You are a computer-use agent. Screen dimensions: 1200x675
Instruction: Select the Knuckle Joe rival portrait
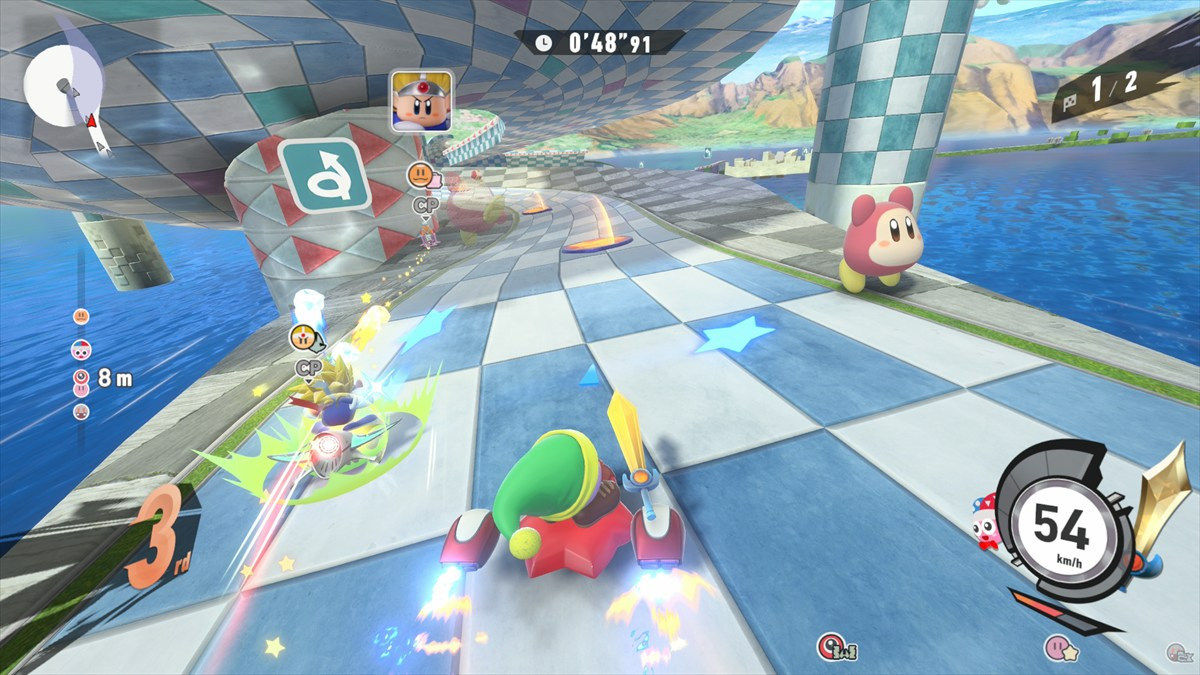(x=420, y=100)
